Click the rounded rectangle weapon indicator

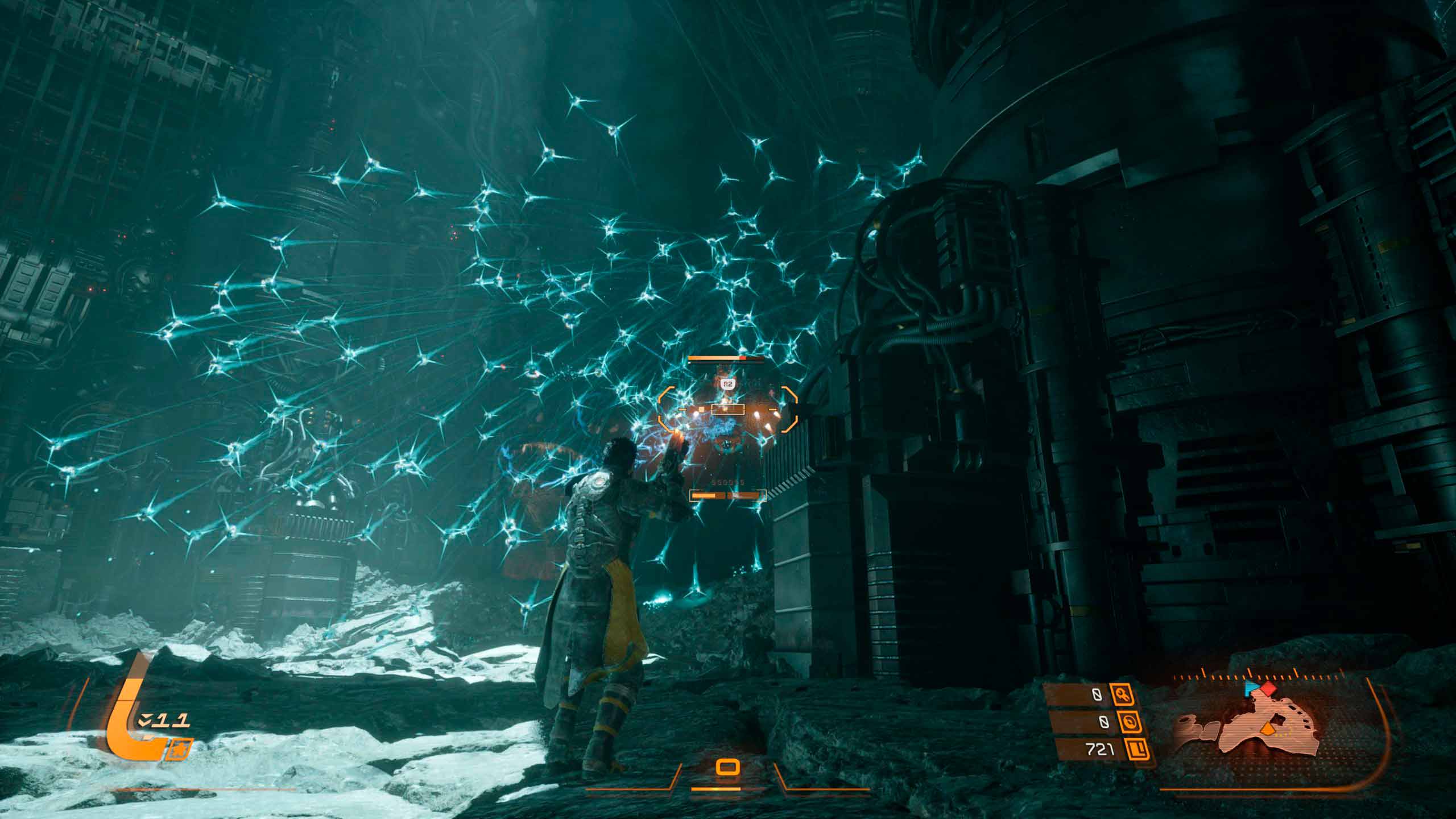[x=727, y=768]
